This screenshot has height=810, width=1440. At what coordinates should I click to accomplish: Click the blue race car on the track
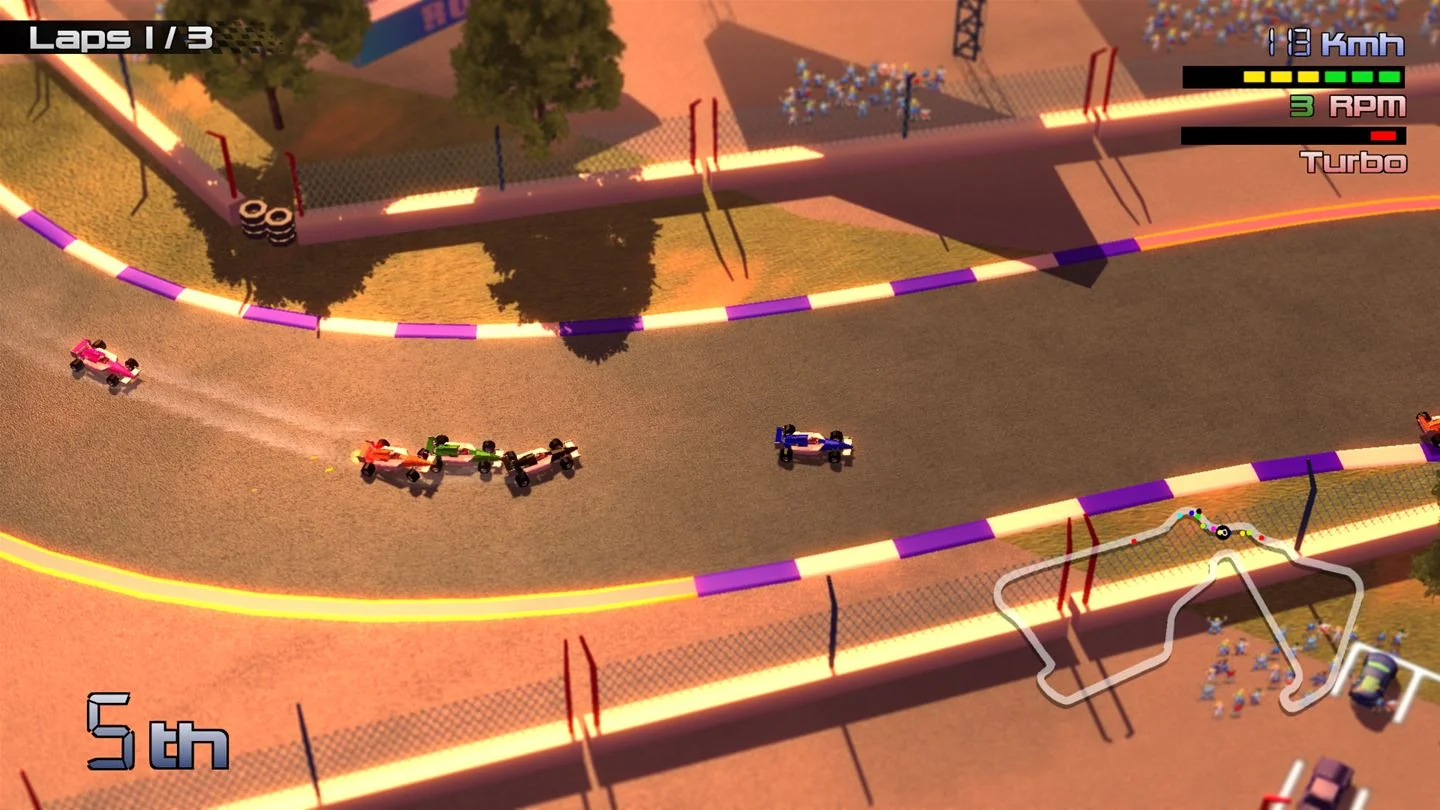pyautogui.click(x=810, y=442)
